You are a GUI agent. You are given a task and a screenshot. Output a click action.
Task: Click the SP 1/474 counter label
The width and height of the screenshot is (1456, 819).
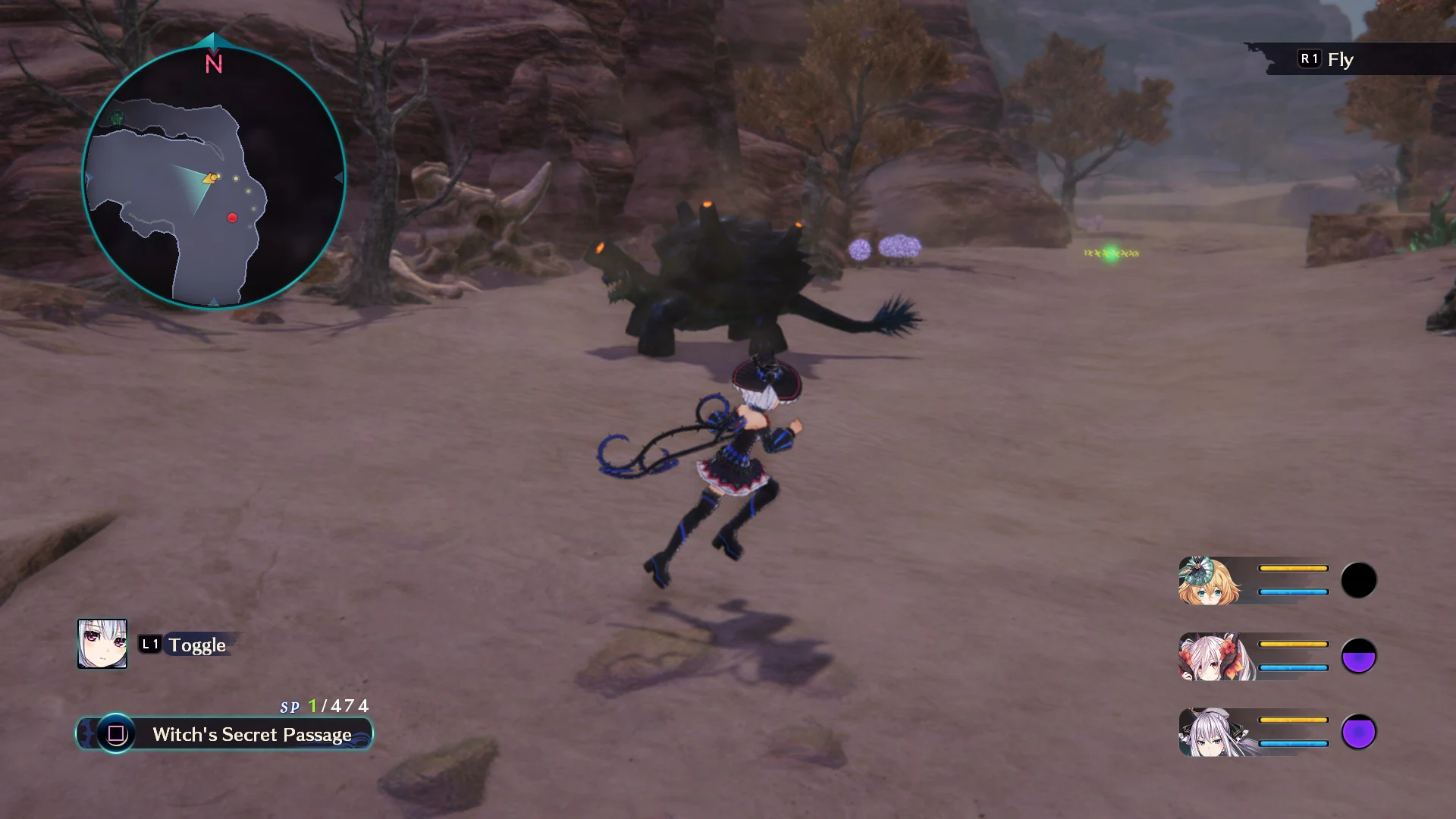[322, 705]
